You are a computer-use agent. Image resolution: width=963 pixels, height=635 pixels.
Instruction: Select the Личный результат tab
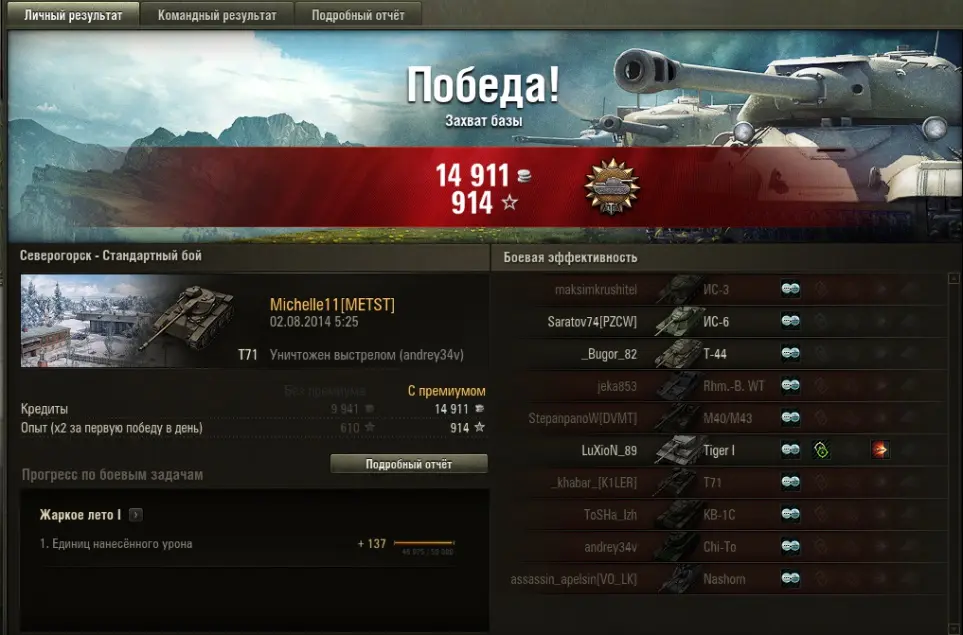[73, 16]
